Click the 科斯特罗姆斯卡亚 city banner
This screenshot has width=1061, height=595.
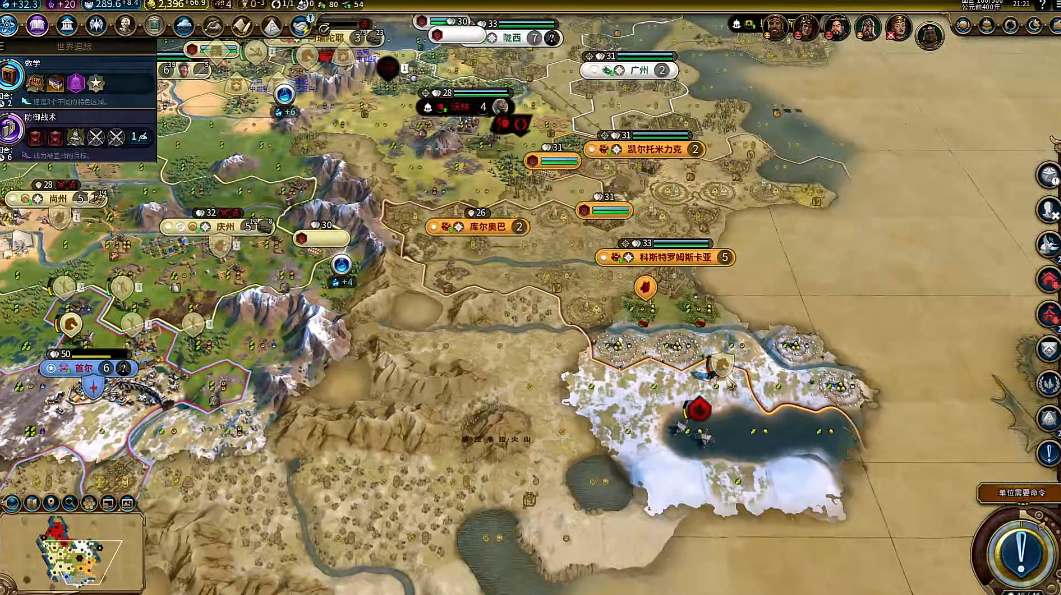tap(674, 257)
